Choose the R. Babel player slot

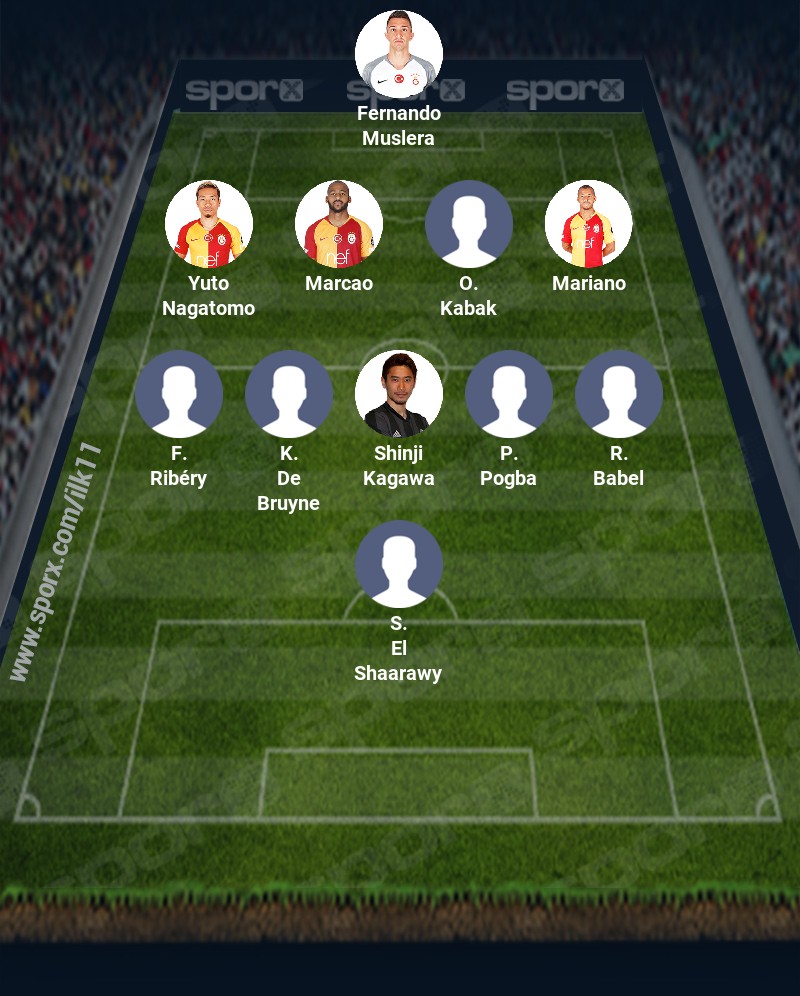click(x=619, y=394)
